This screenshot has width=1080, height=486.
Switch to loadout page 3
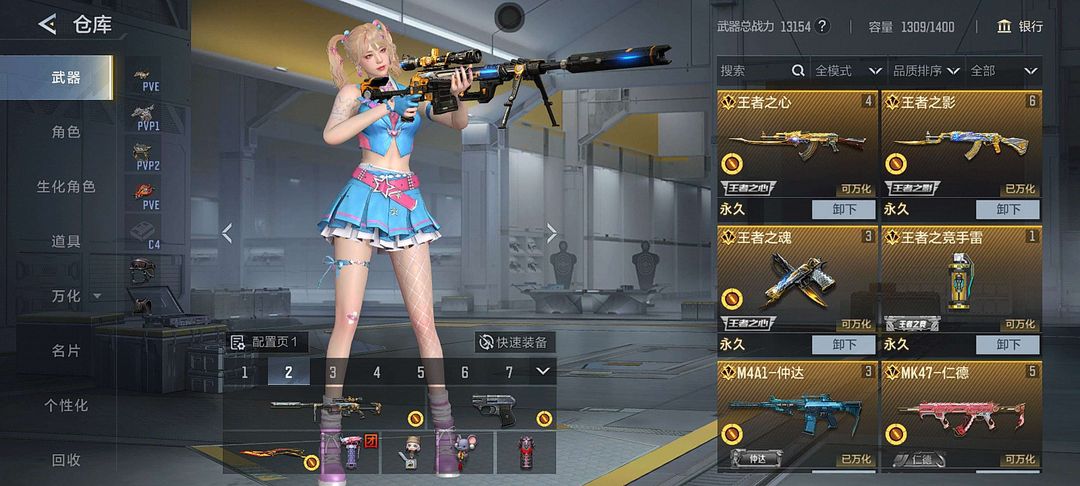point(333,372)
